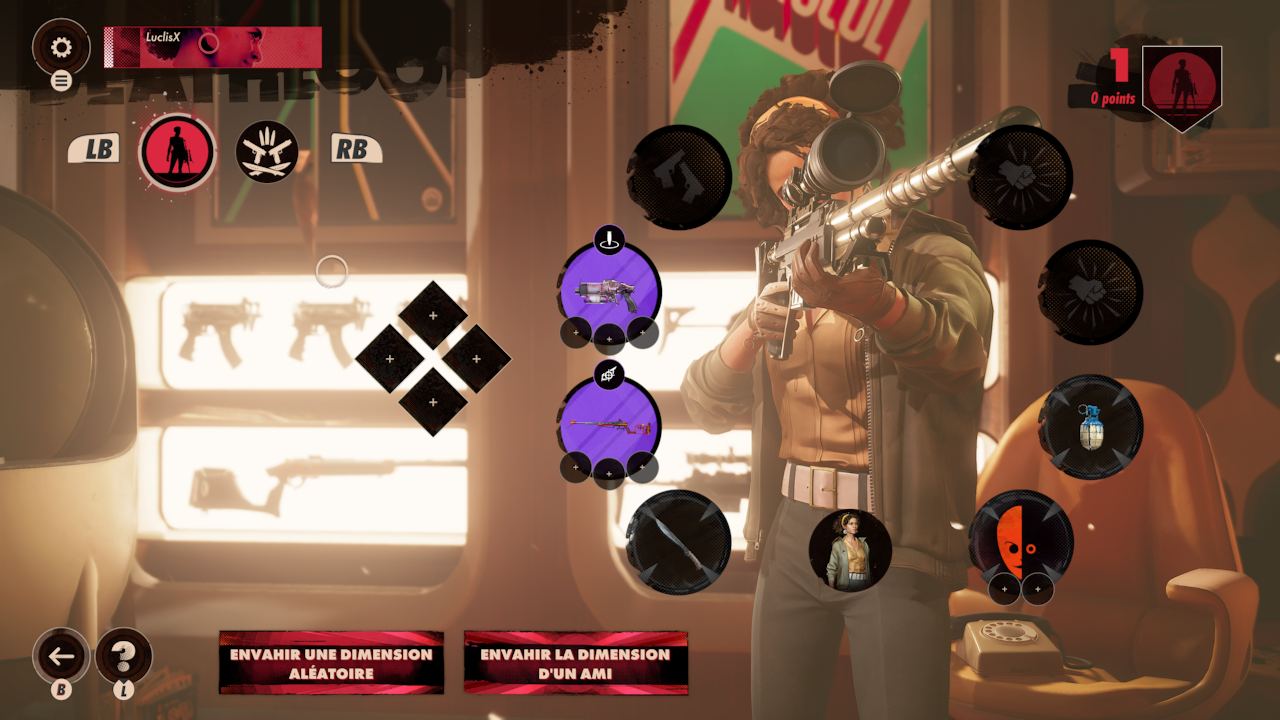Switch to the red character silhouette tab

click(177, 152)
